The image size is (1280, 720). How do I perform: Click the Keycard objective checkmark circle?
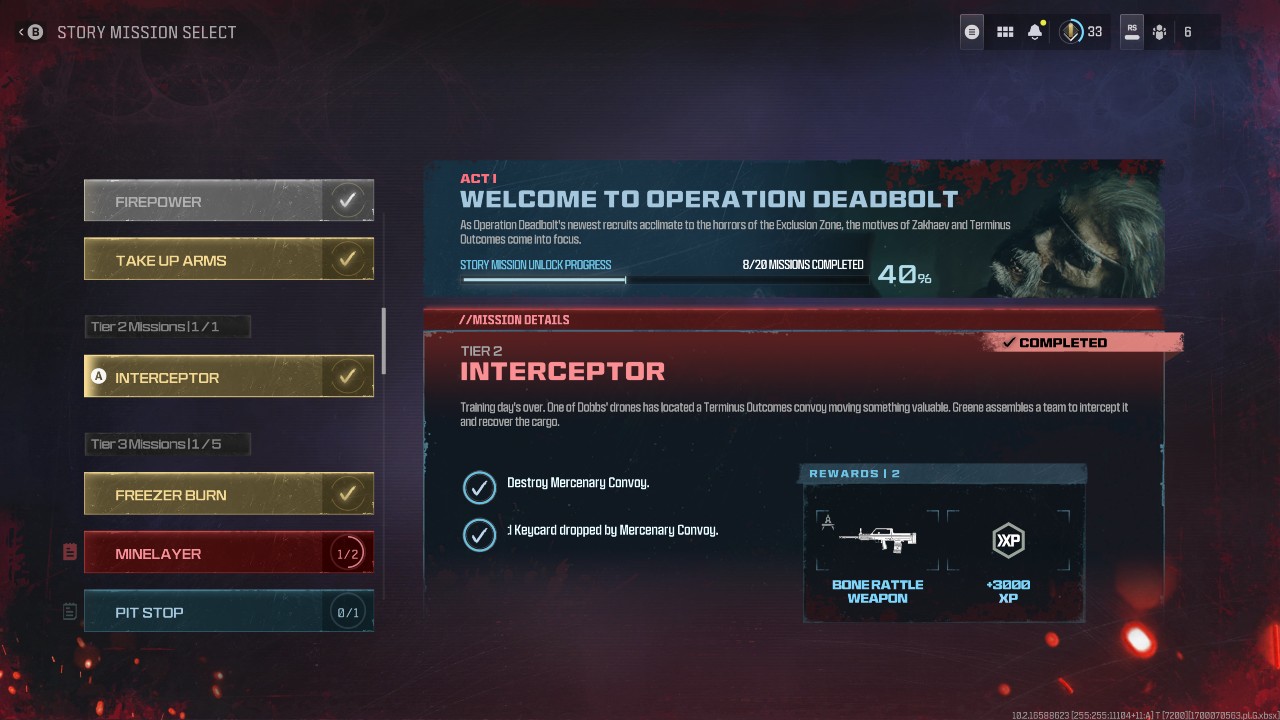tap(480, 530)
